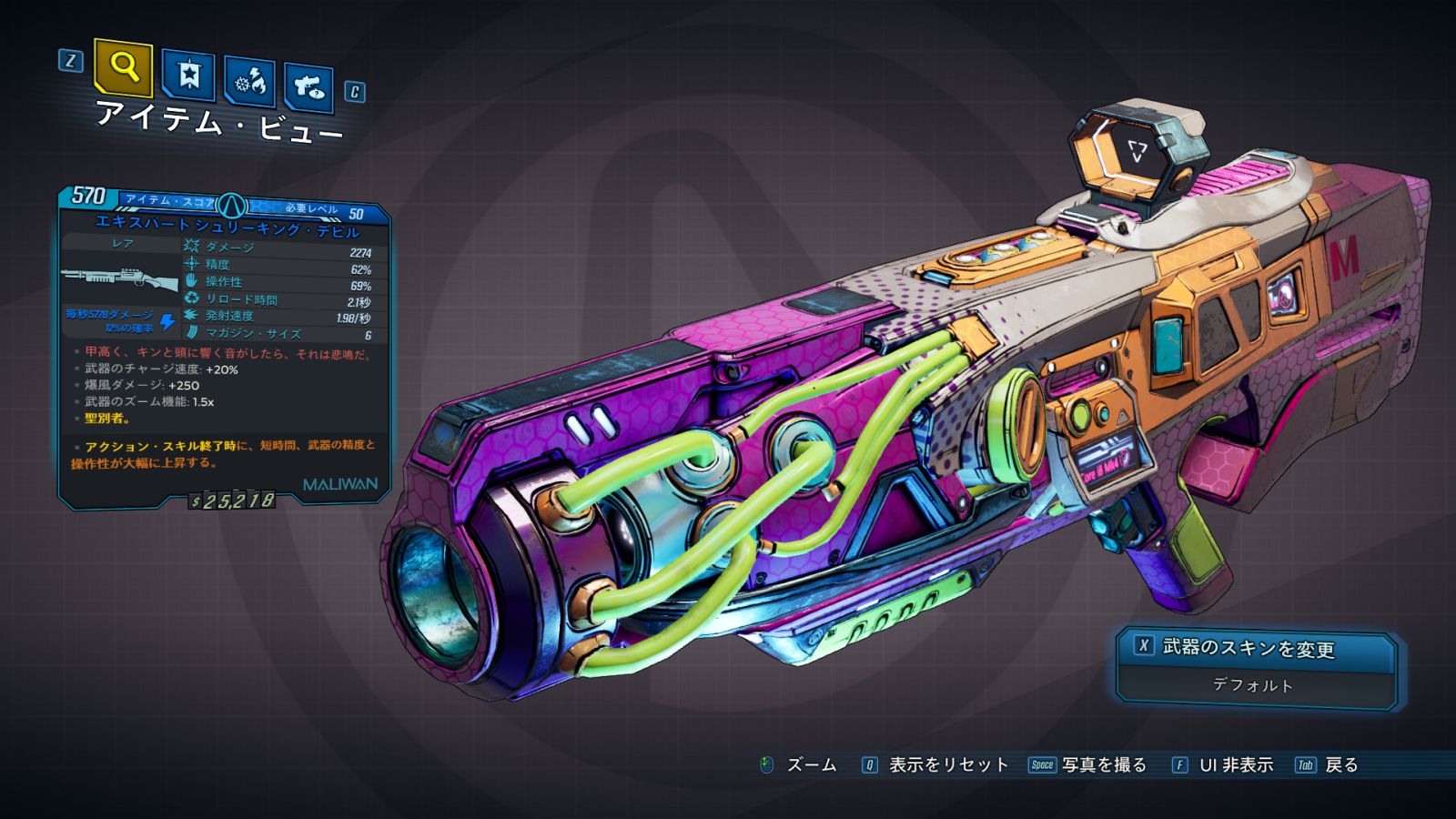Screen dimensions: 1456x819
Task: Click the デフォルト skin selection field
Action: [1253, 685]
